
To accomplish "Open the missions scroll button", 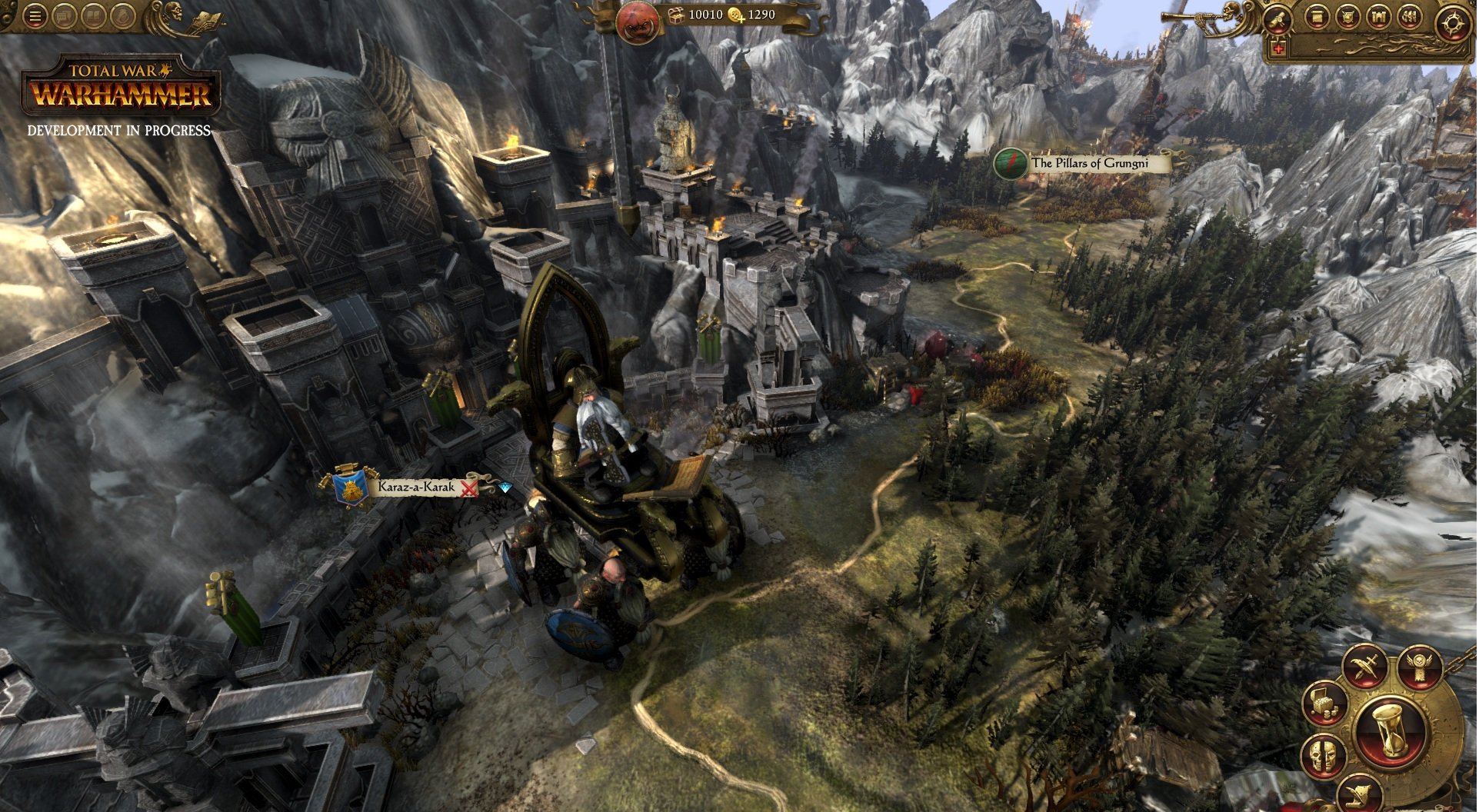I will (1277, 18).
